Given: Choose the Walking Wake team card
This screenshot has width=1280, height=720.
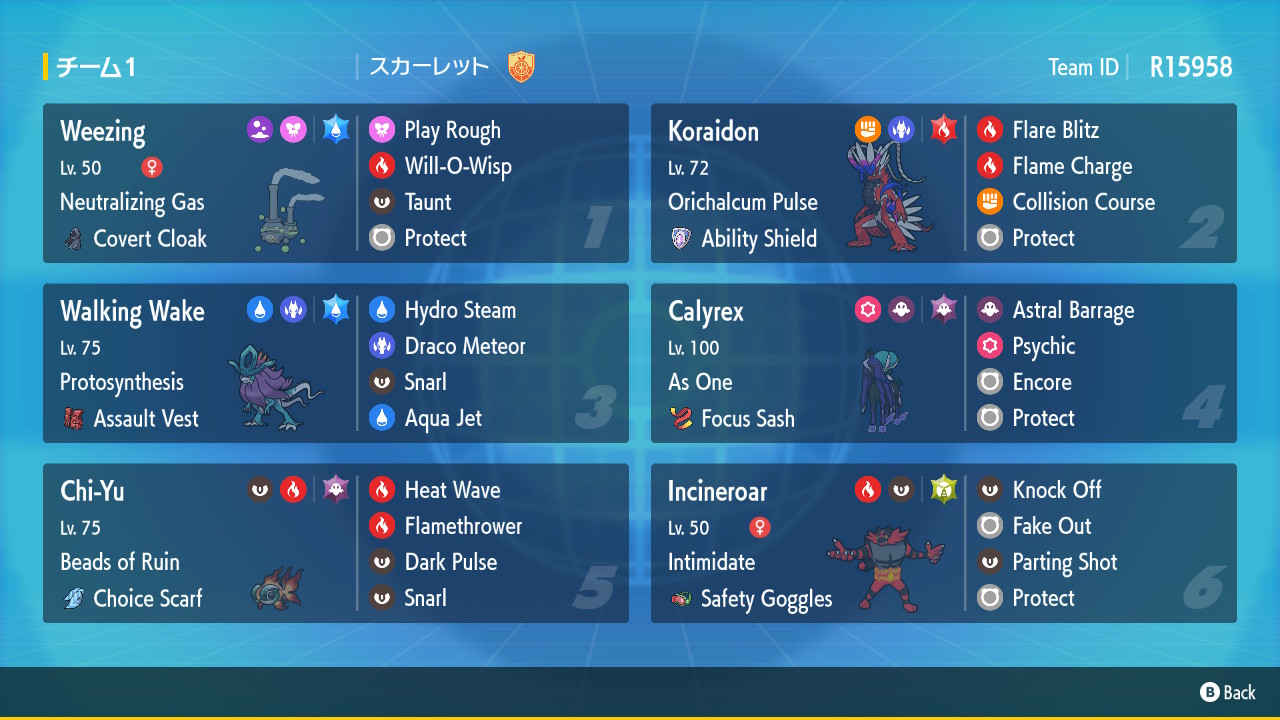Looking at the screenshot, I should coord(335,364).
